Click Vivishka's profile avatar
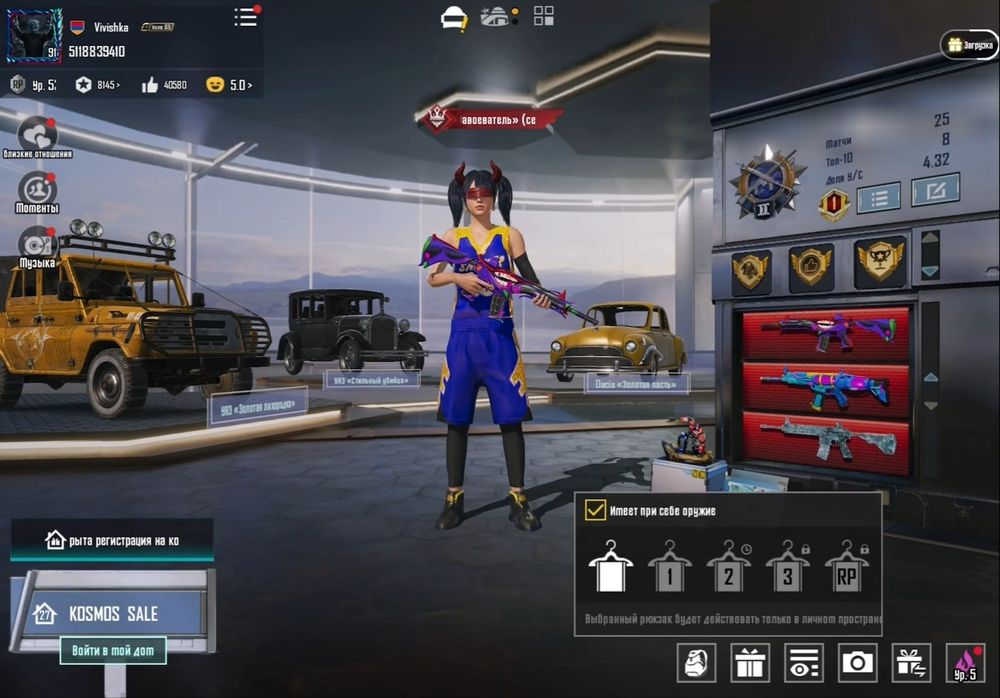The height and width of the screenshot is (698, 1000). 34,36
